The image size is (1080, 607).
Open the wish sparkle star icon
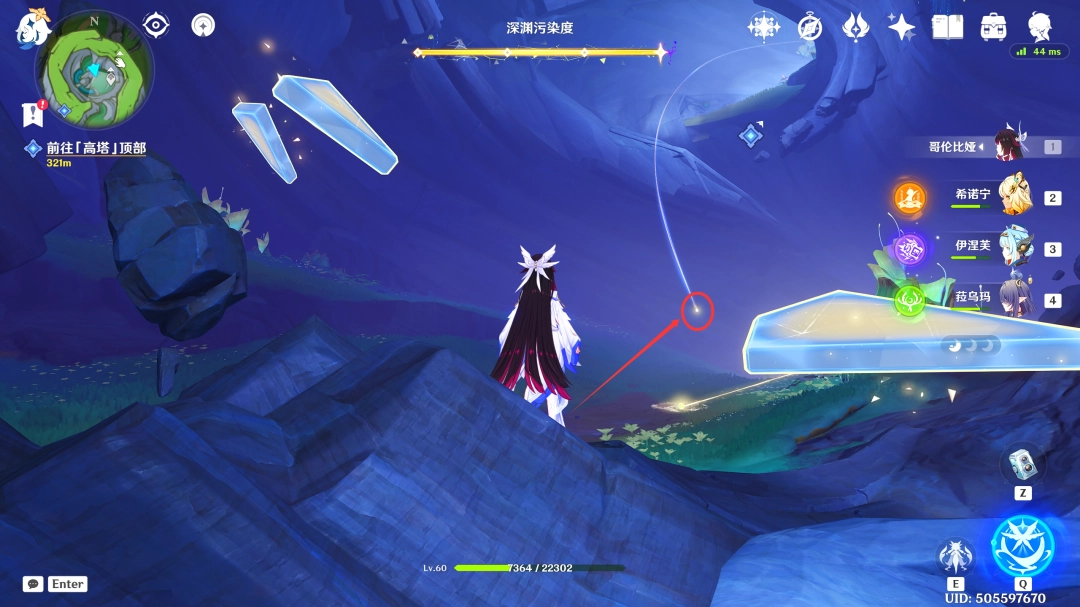tap(901, 27)
